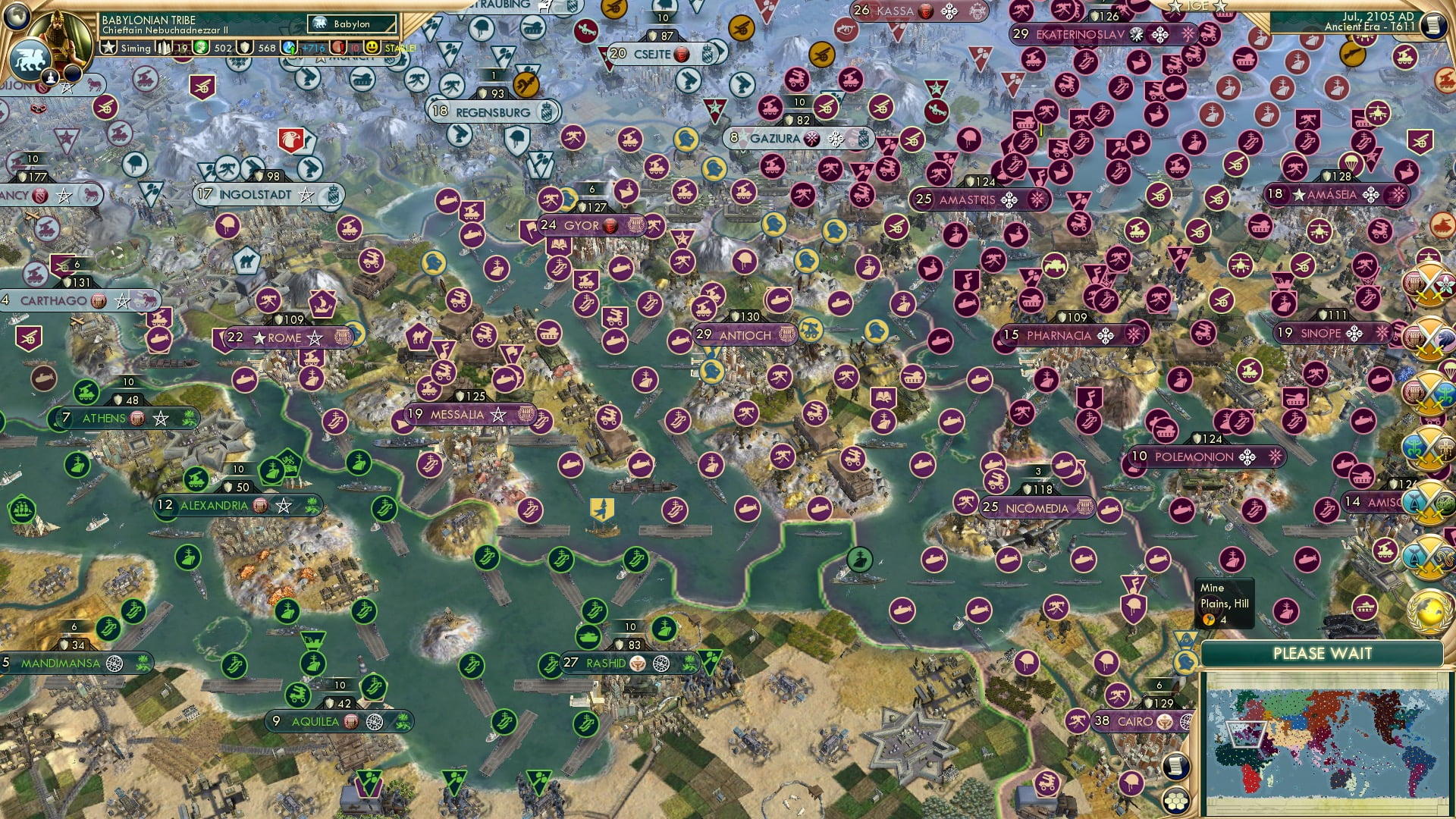Open the Babylon dropdown at top of screen
1456x819 pixels.
click(352, 24)
